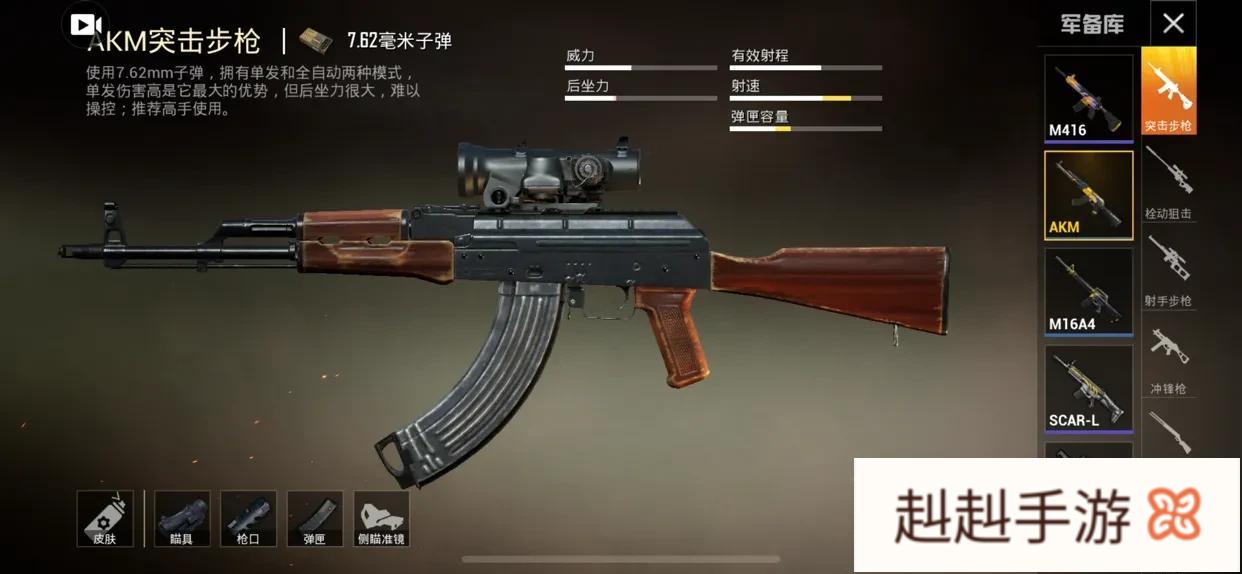Pick the SCAR-L rifle thumbnail
This screenshot has height=574, width=1242.
(x=1088, y=388)
